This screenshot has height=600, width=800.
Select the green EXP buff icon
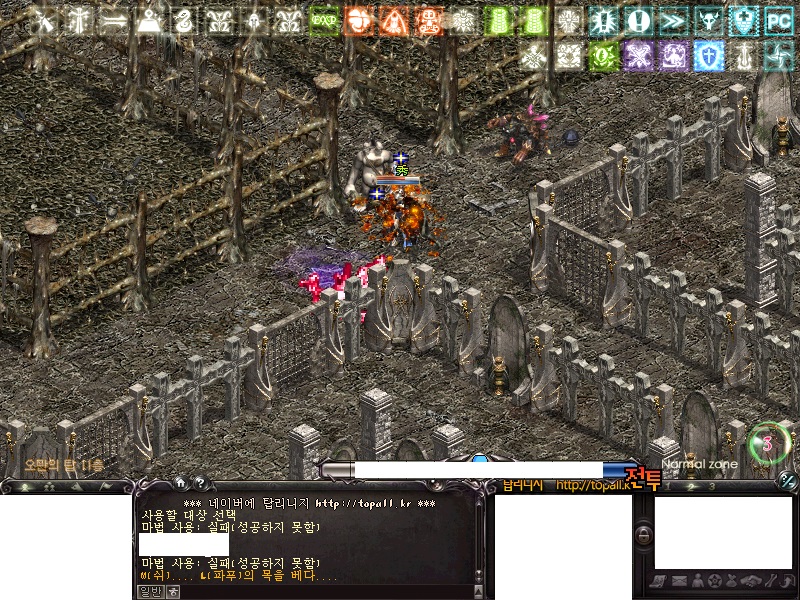point(323,20)
